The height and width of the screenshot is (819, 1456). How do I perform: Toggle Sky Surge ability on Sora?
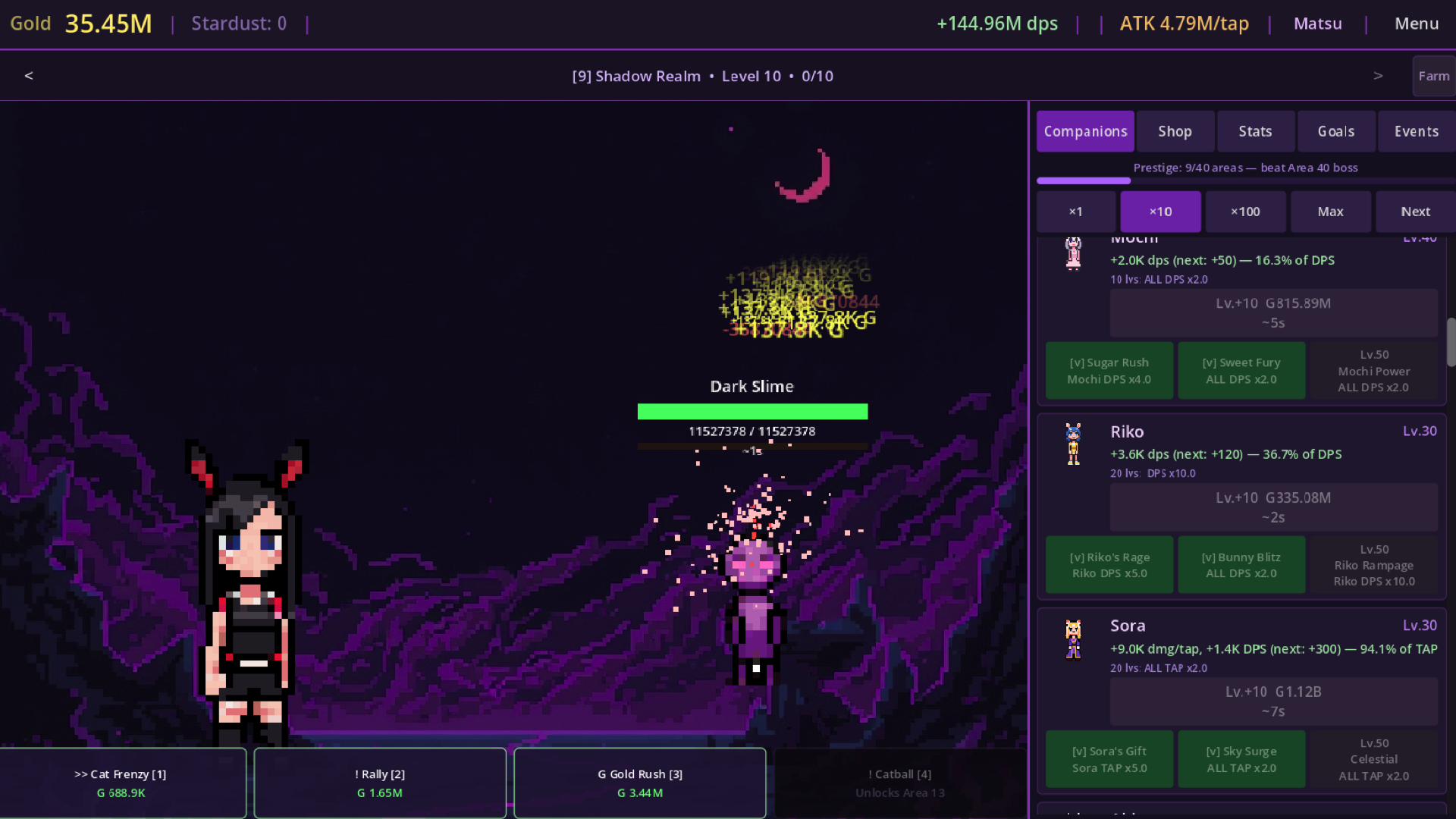coord(1241,758)
